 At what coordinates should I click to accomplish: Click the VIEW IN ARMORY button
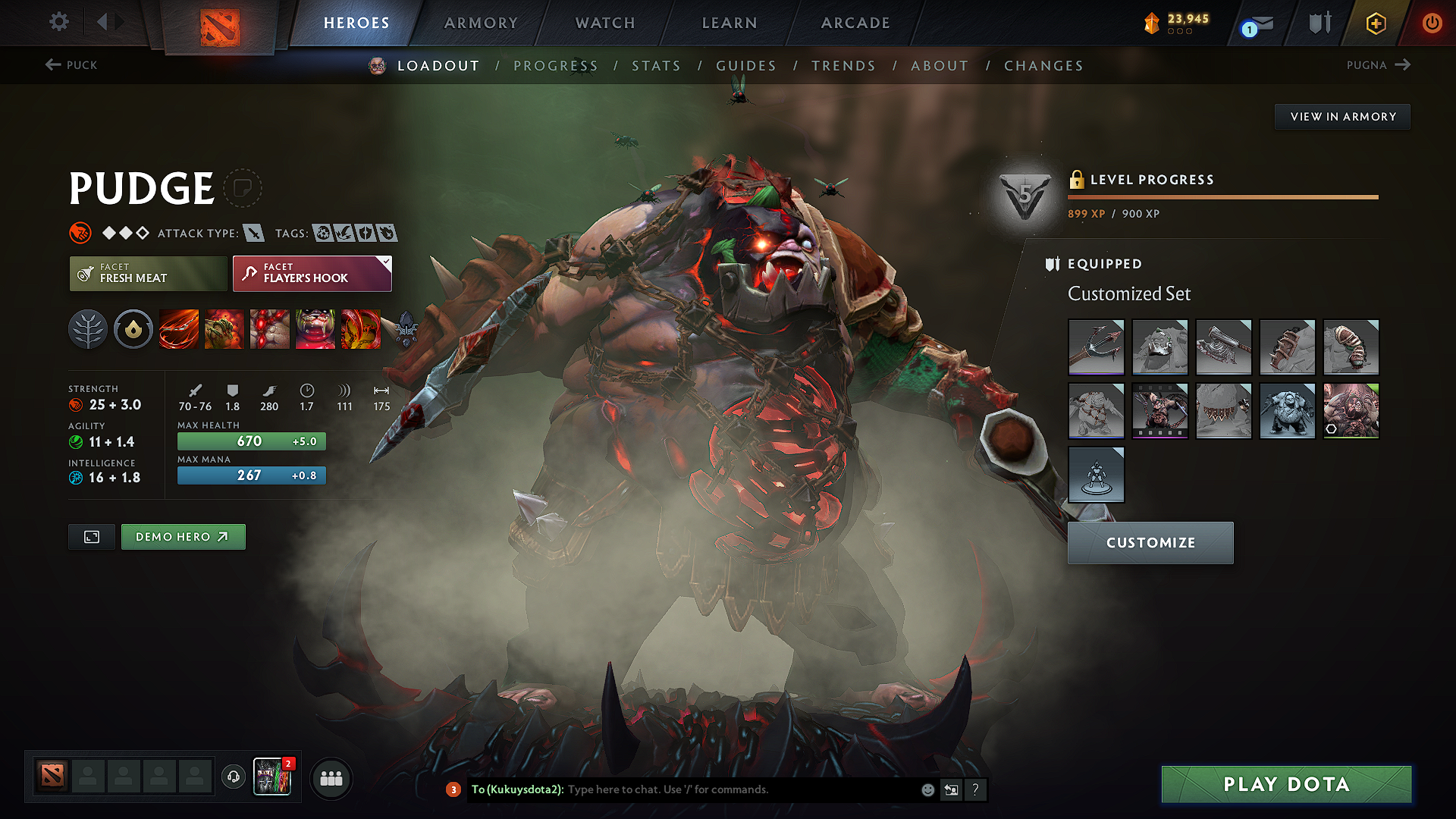1341,116
